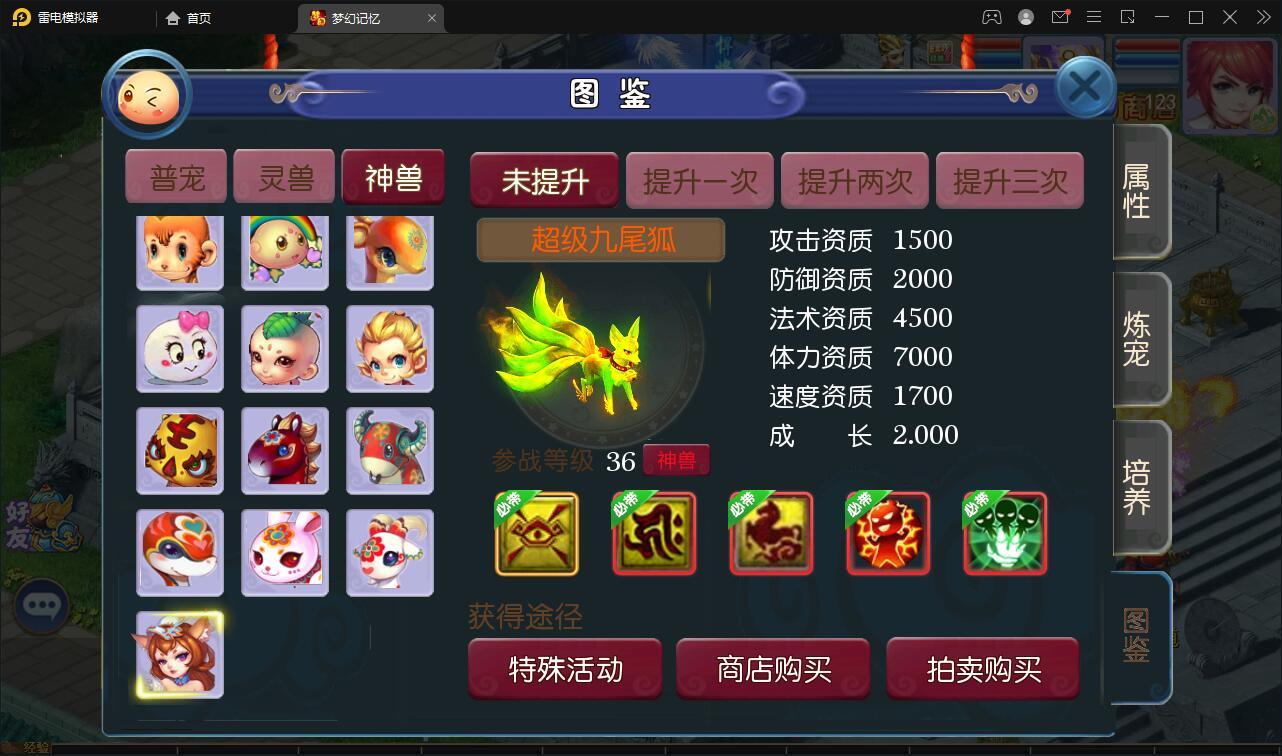Click the monkey pet icon in the grid
Image resolution: width=1282 pixels, height=756 pixels.
tap(179, 251)
